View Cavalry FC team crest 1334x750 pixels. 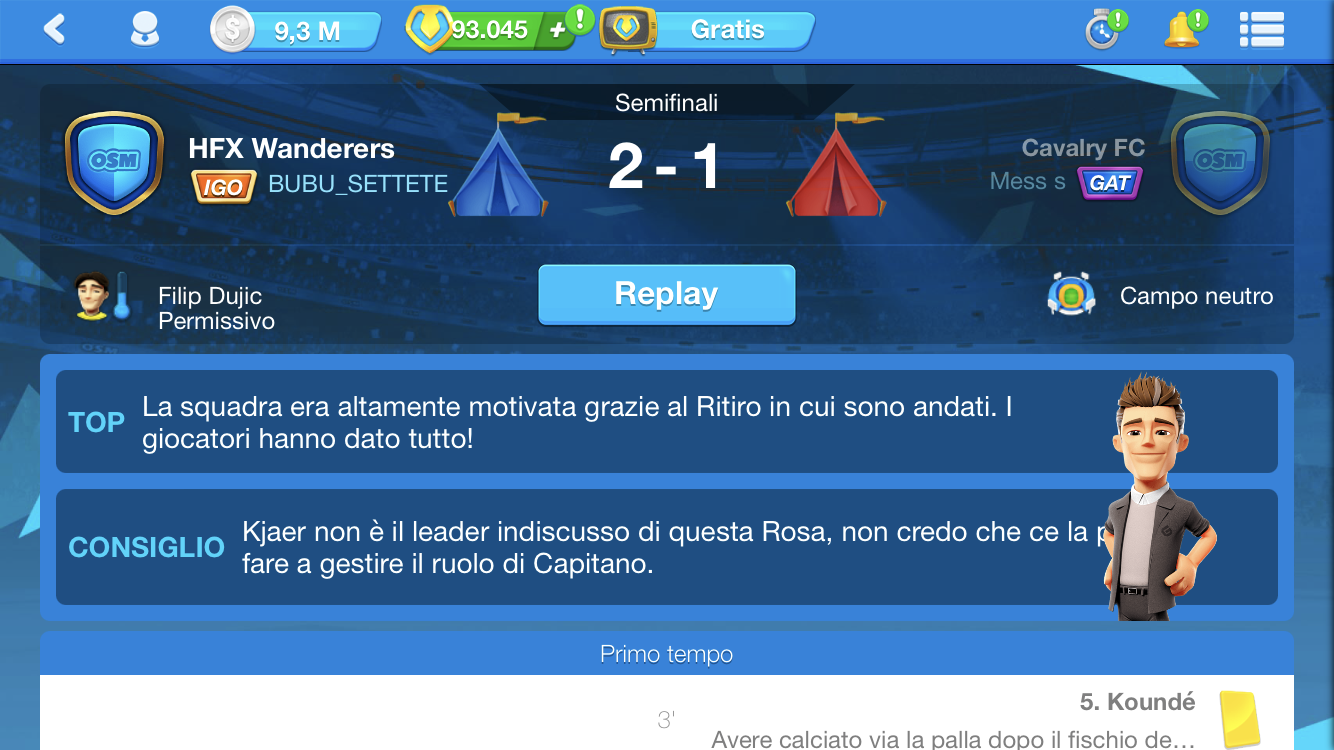(1220, 162)
